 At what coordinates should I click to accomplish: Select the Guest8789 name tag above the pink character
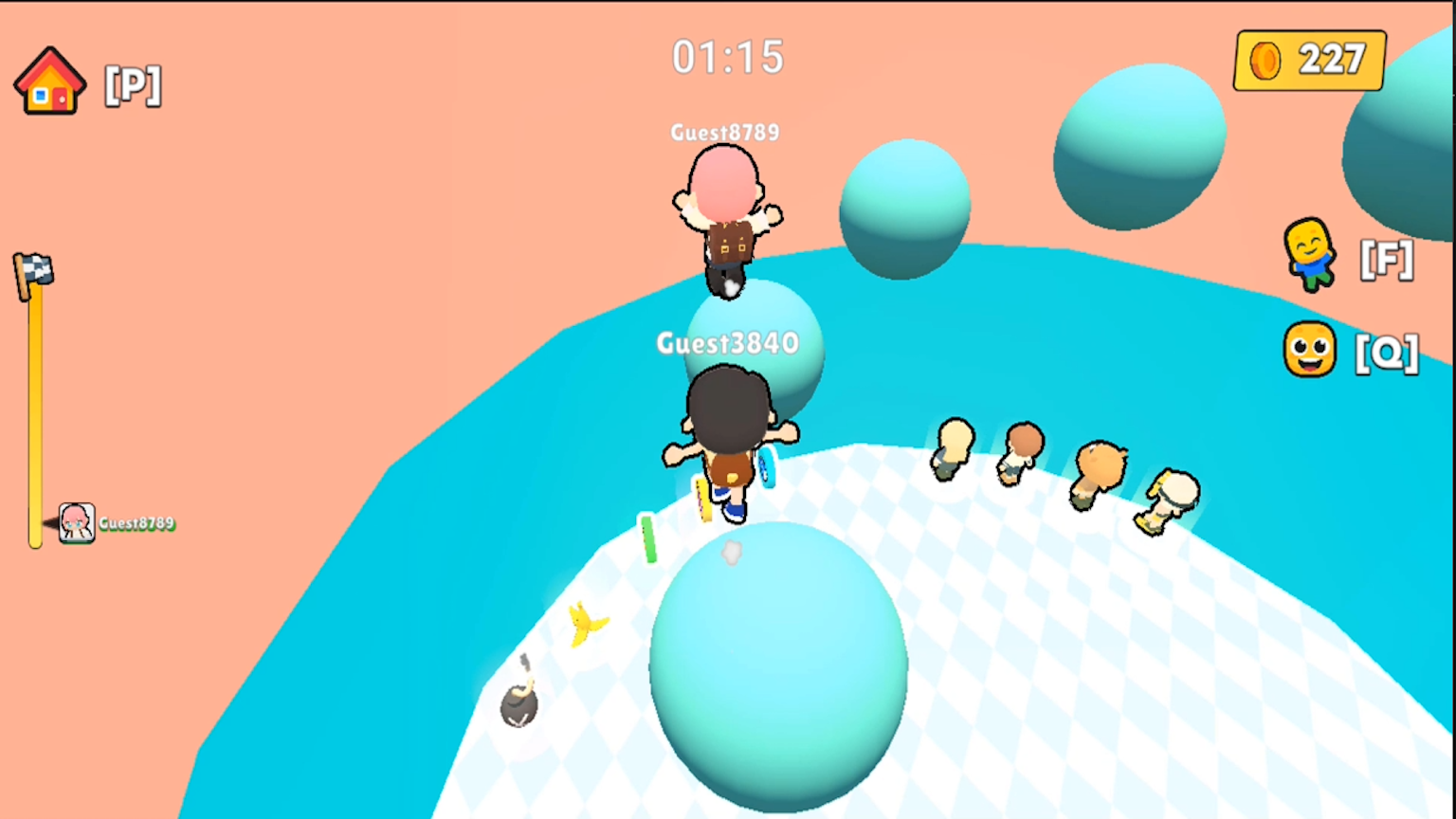point(724,133)
